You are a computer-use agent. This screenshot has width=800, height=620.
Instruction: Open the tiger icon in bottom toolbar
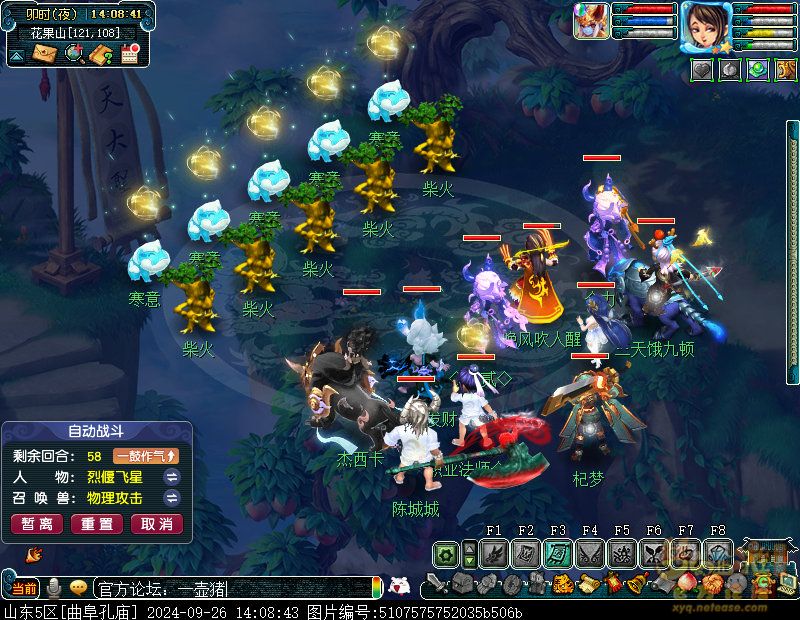click(563, 583)
